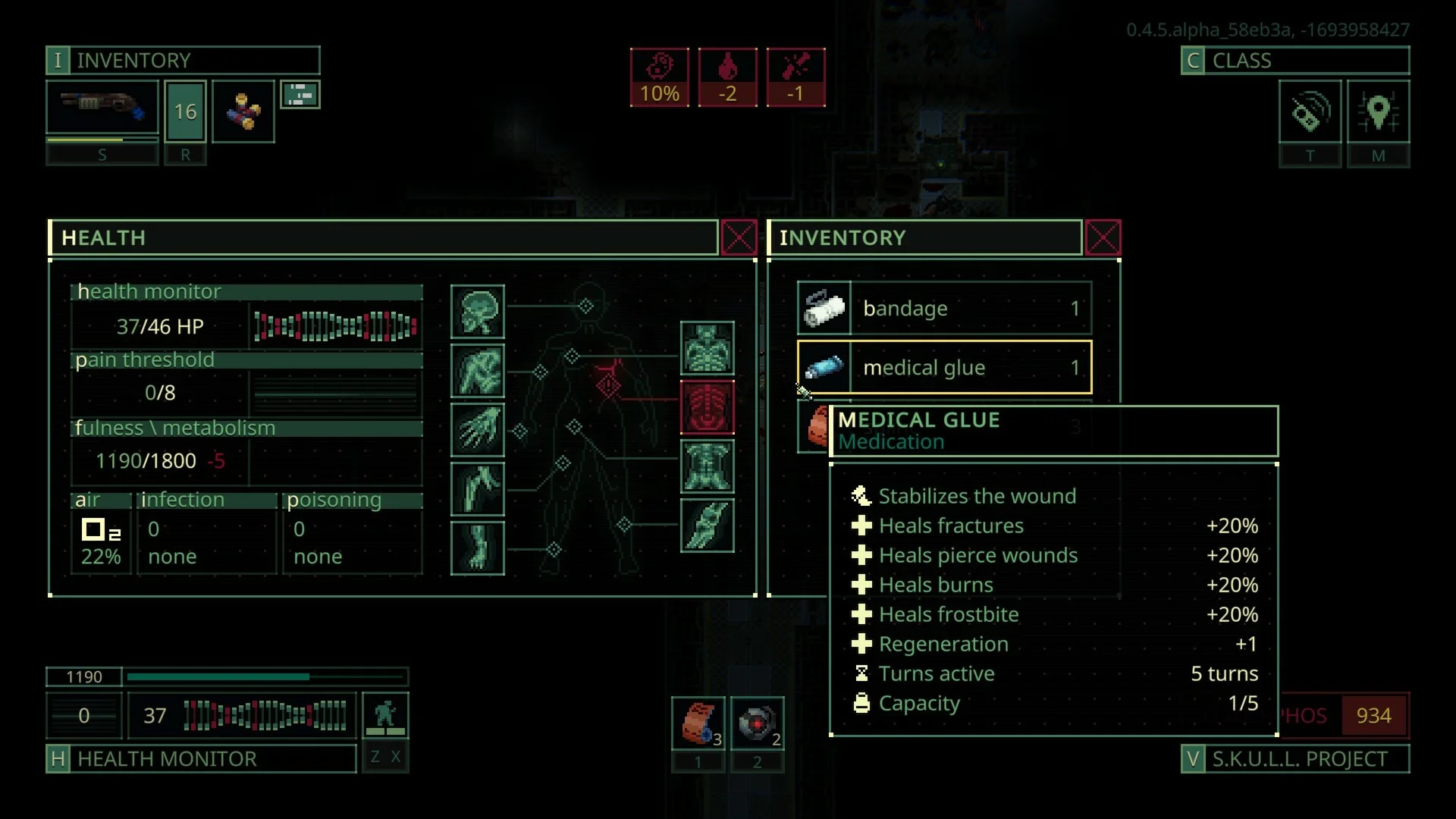Select the foot body part icon
This screenshot has width=1456, height=819.
pos(477,548)
